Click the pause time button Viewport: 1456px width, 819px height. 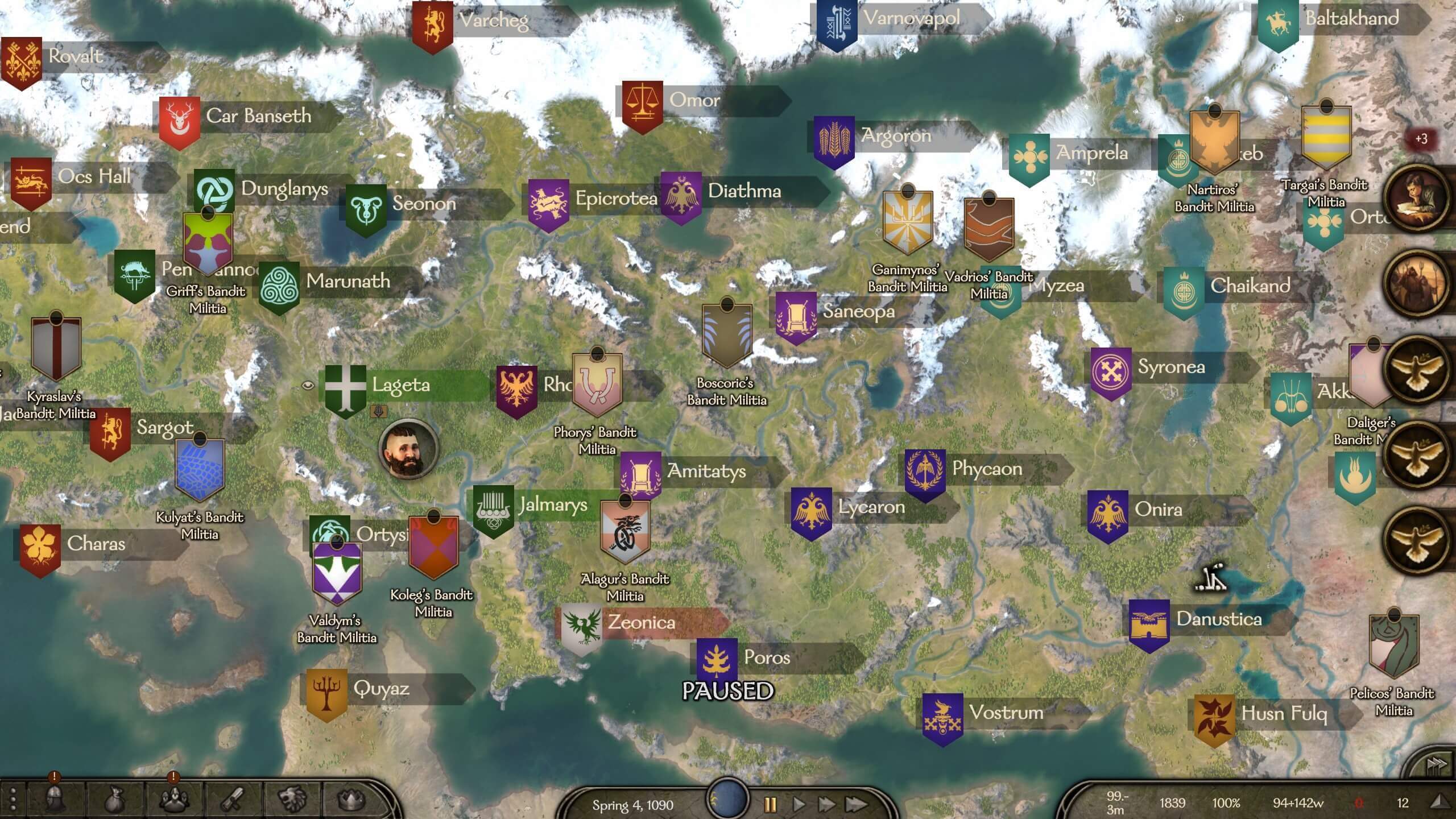point(770,804)
